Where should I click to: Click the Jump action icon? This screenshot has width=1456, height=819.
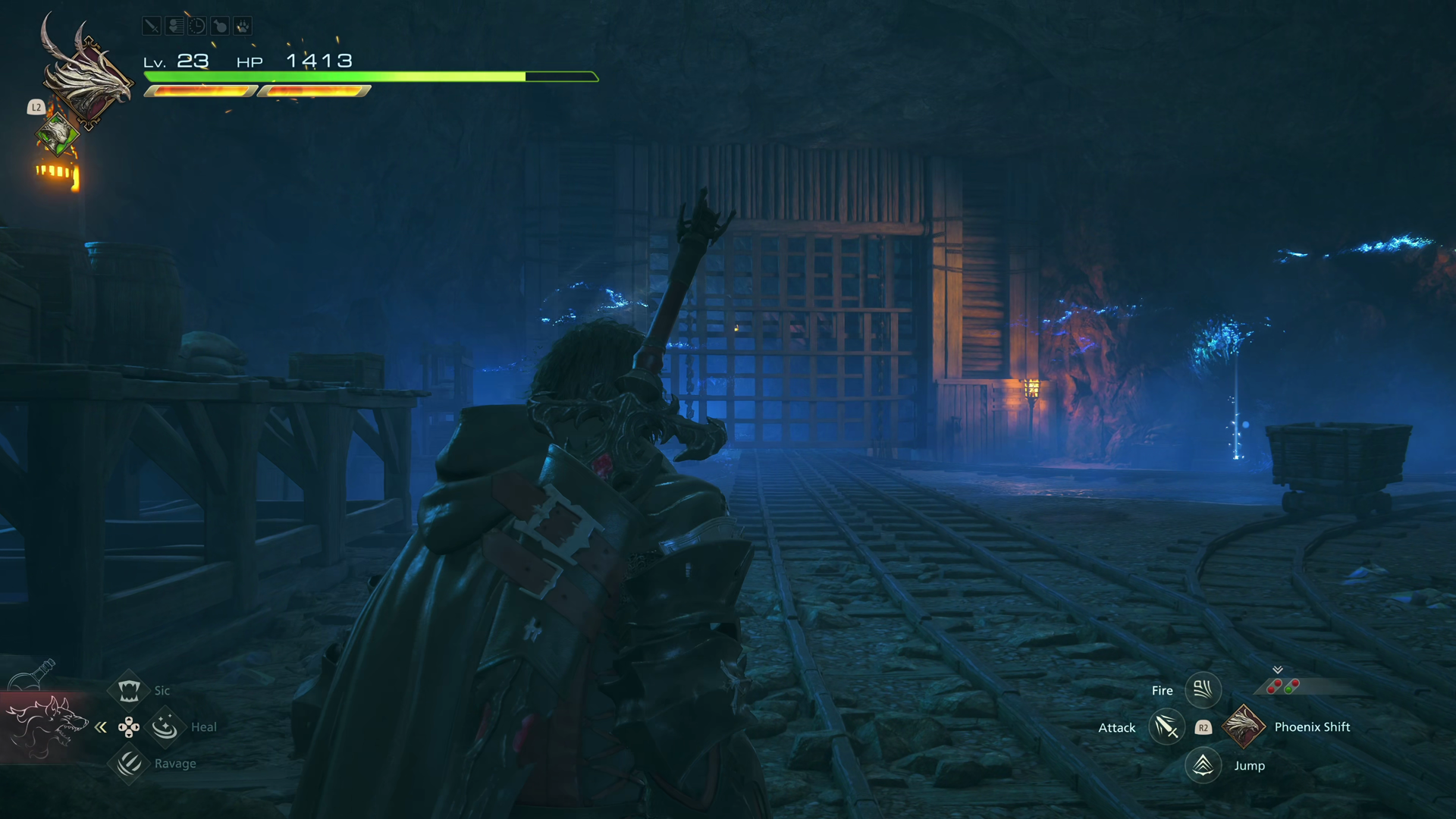pos(1203,765)
